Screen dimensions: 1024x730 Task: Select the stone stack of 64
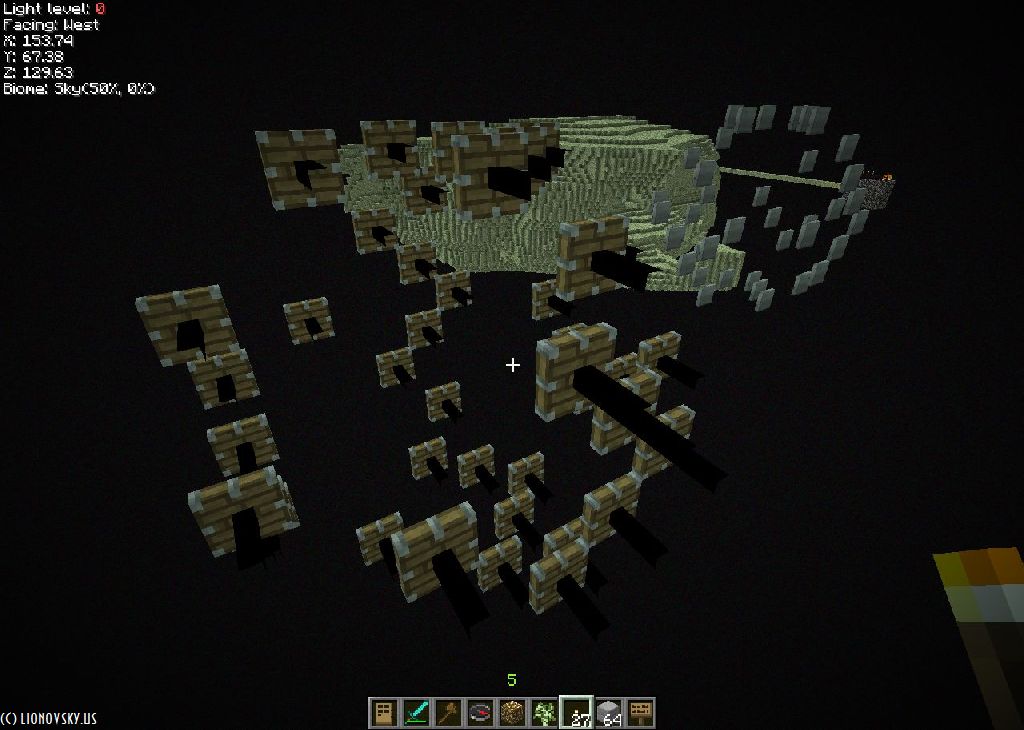point(608,713)
